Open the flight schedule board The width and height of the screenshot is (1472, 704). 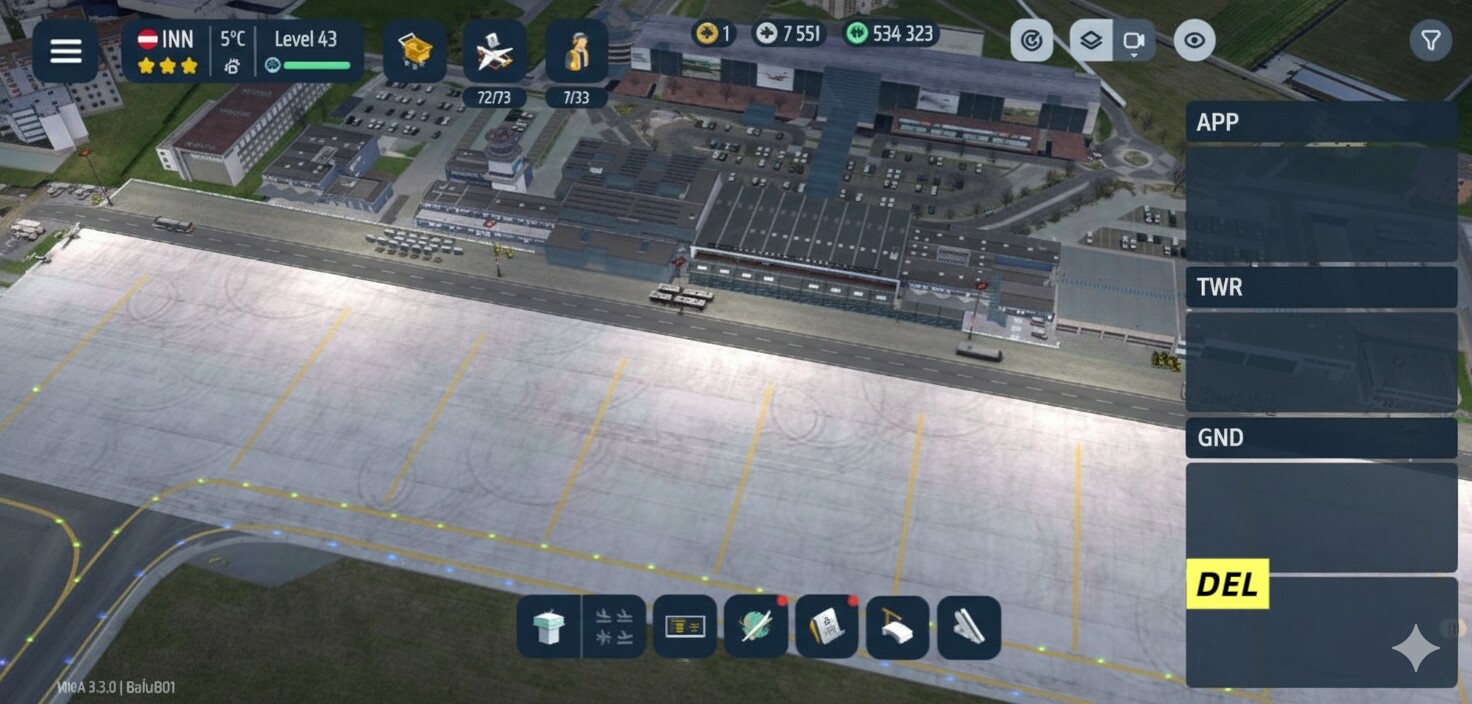tap(685, 627)
